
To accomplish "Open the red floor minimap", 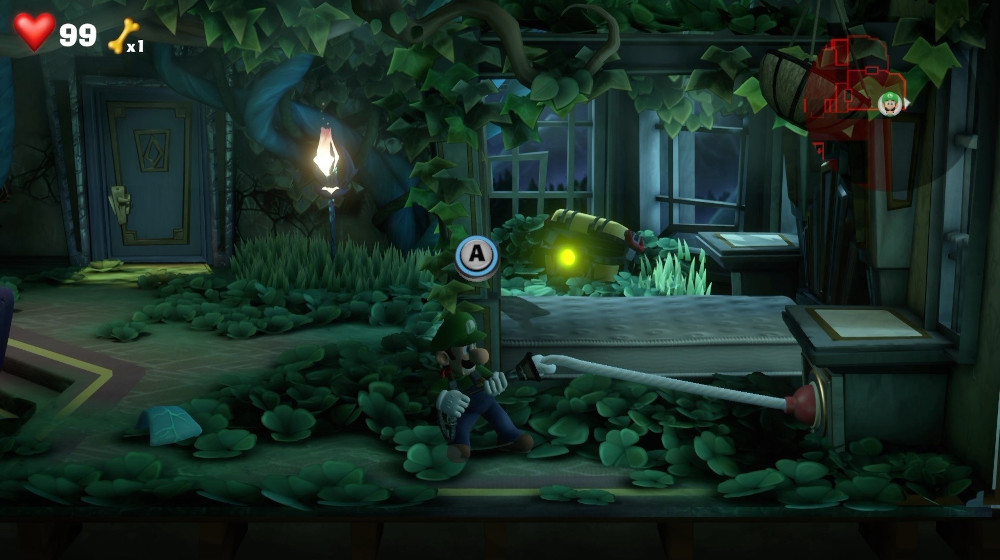I will pos(848,88).
